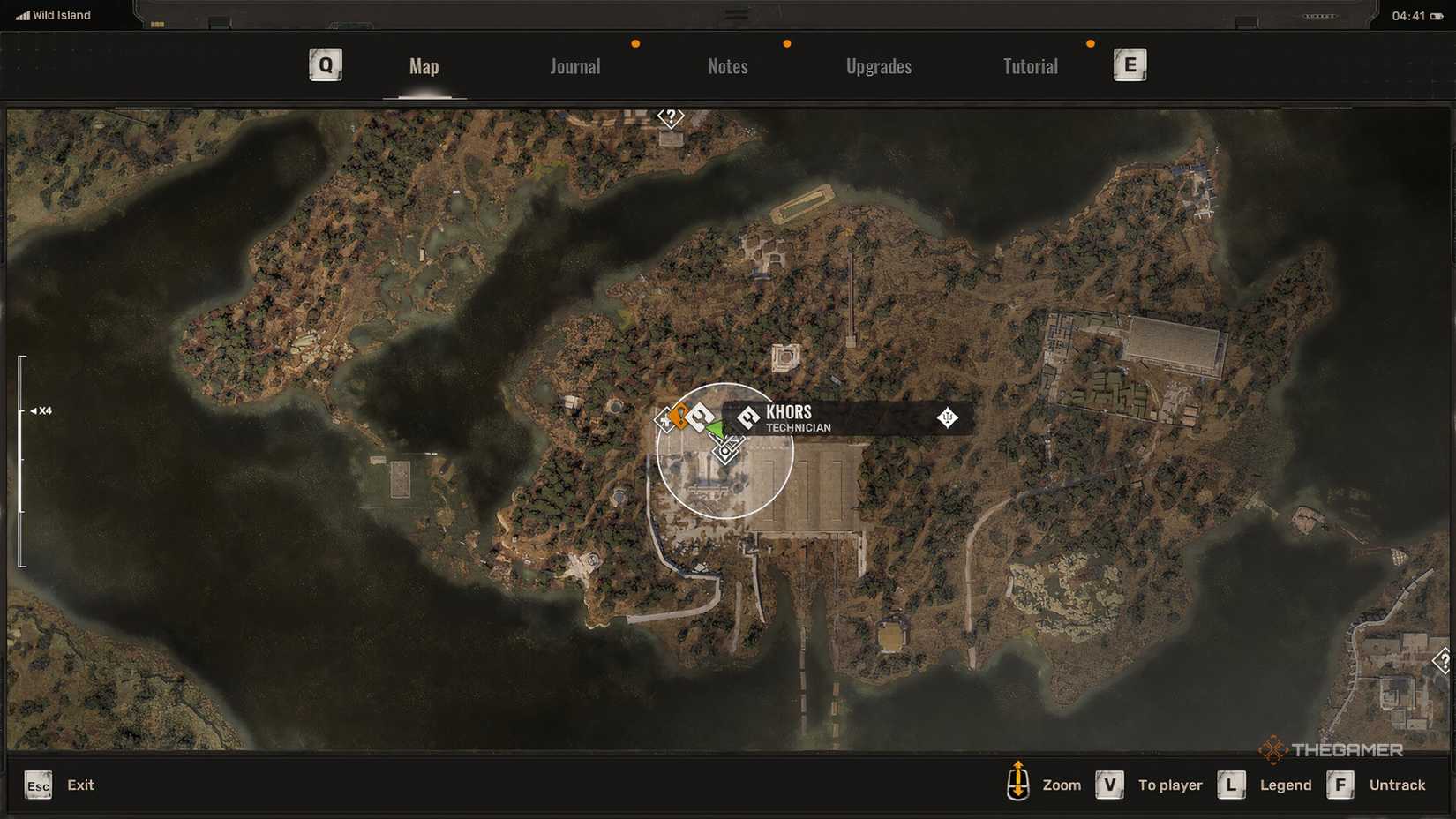Click the question mark marker on east coast
This screenshot has height=819, width=1456.
[x=1440, y=660]
